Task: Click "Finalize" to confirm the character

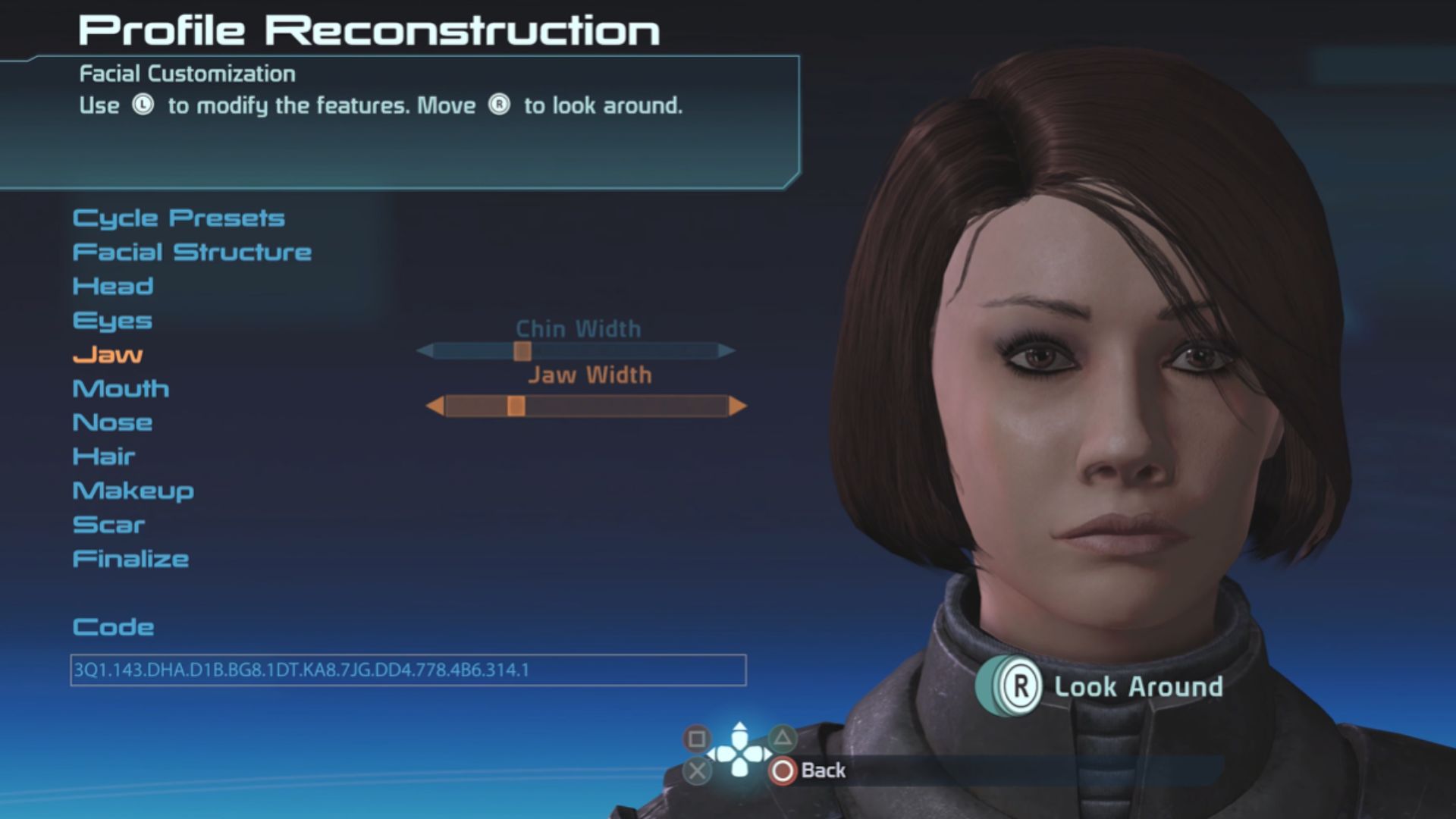Action: [x=130, y=559]
